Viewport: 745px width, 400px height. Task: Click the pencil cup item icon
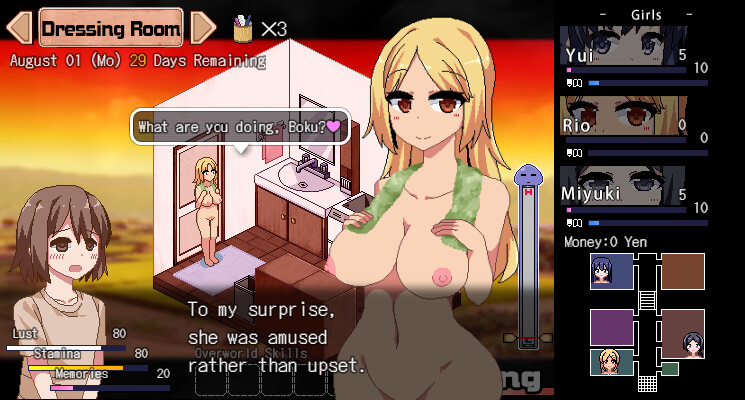pos(243,28)
